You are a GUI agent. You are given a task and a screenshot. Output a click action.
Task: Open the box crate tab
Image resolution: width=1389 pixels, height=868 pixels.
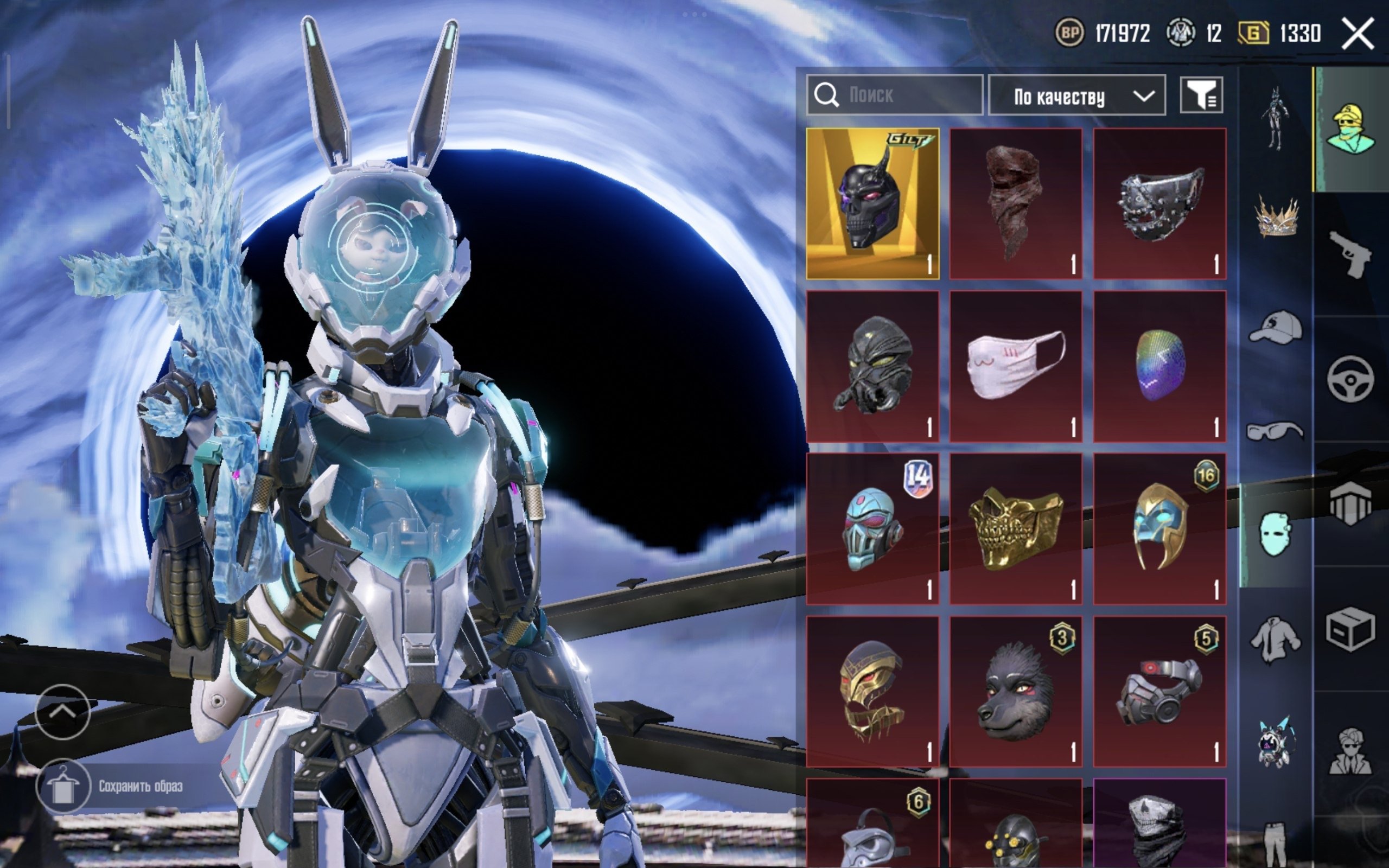(x=1350, y=629)
